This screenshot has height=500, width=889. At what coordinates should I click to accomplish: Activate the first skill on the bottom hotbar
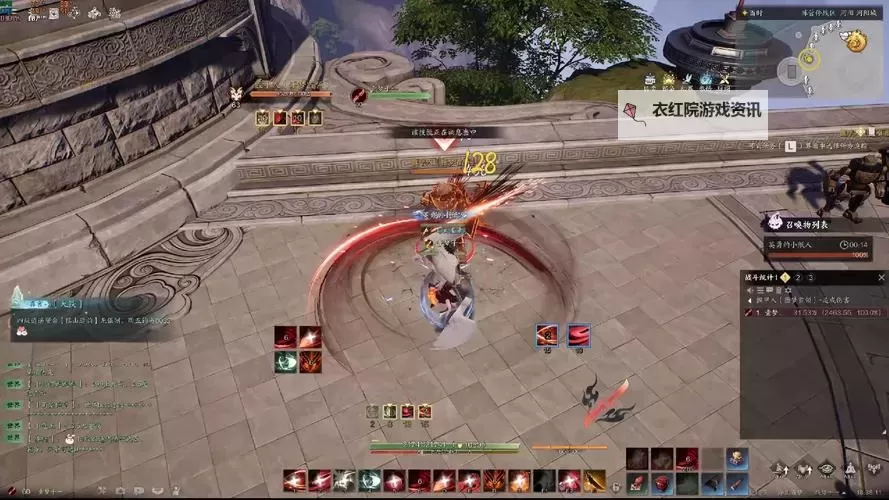point(295,481)
